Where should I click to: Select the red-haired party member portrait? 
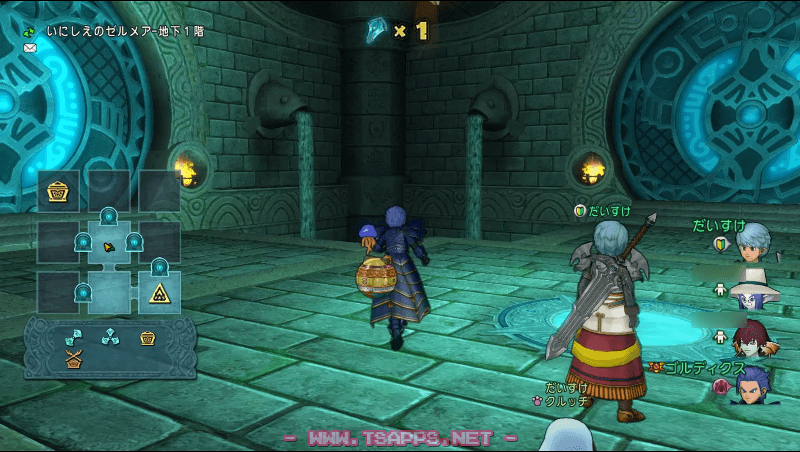[755, 338]
